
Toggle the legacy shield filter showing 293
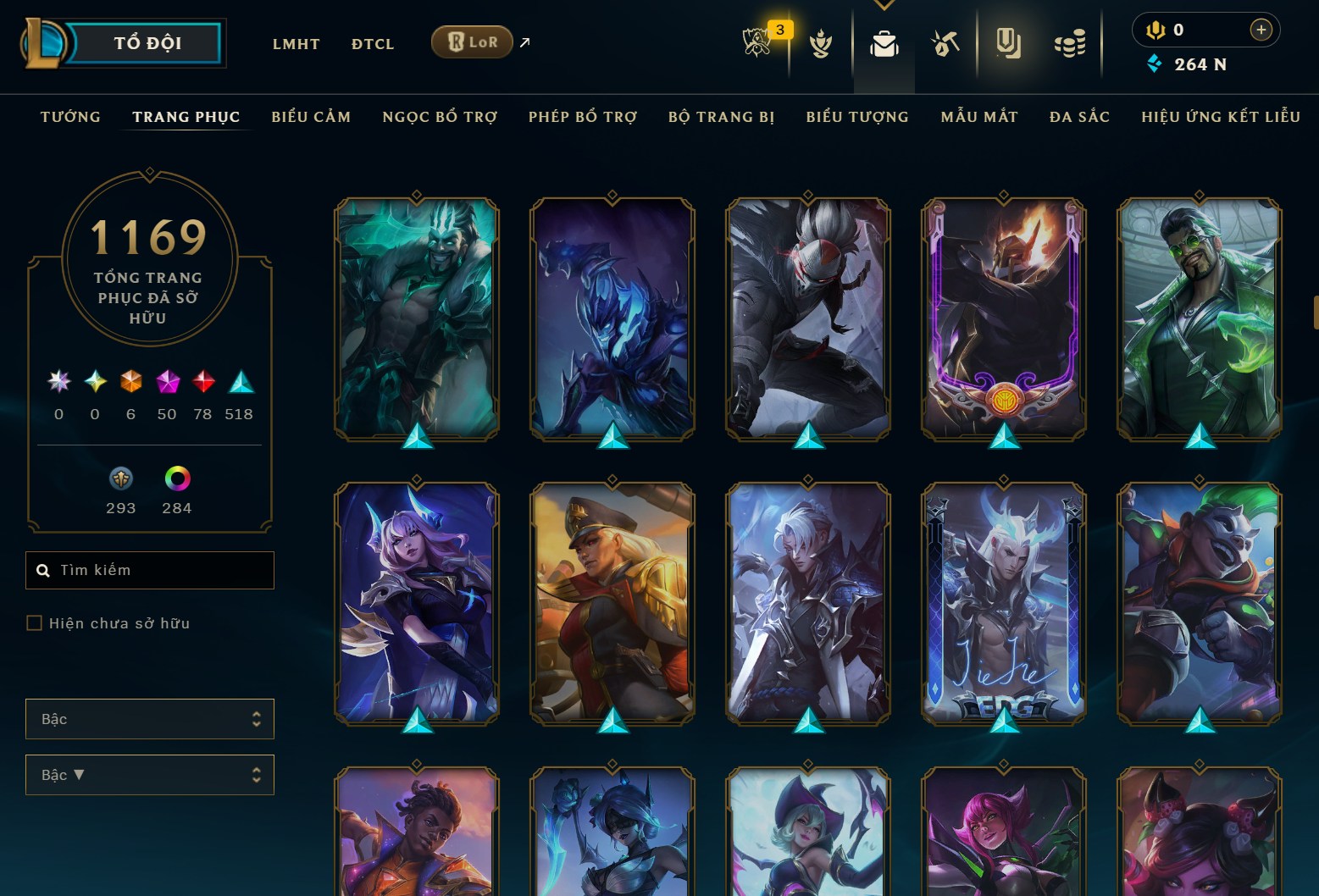(119, 478)
